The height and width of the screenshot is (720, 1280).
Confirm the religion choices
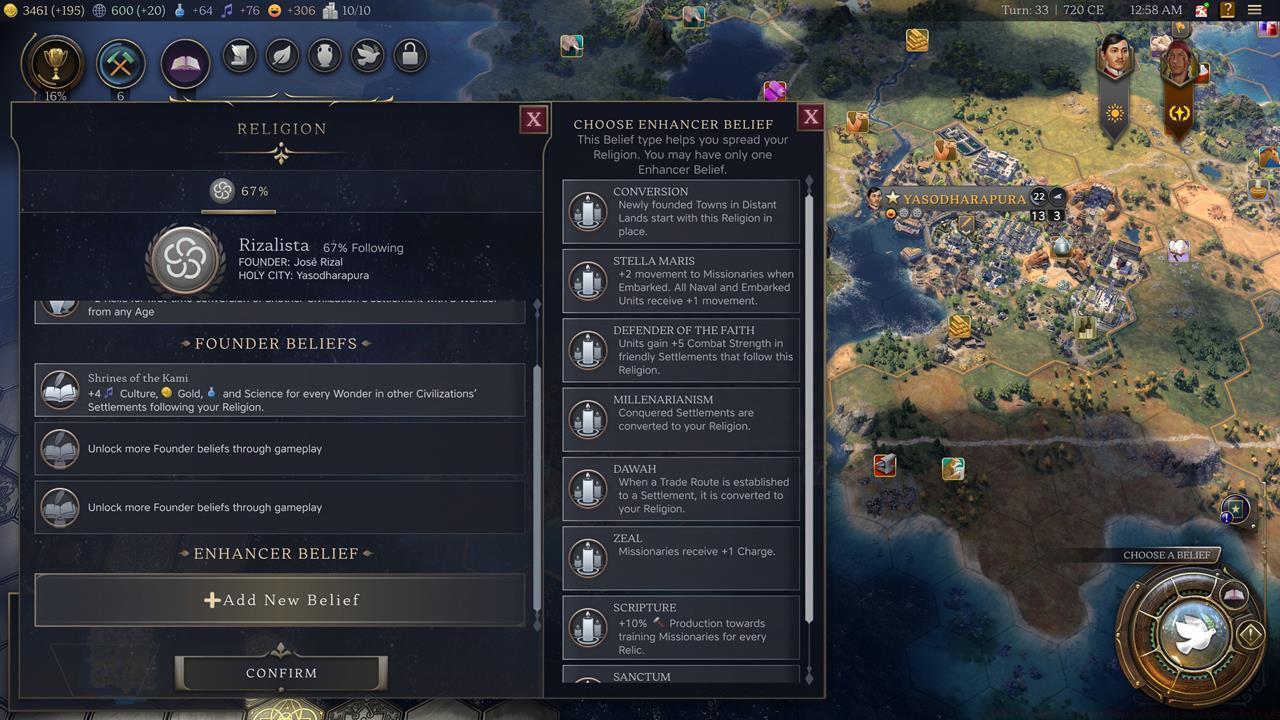(x=281, y=673)
